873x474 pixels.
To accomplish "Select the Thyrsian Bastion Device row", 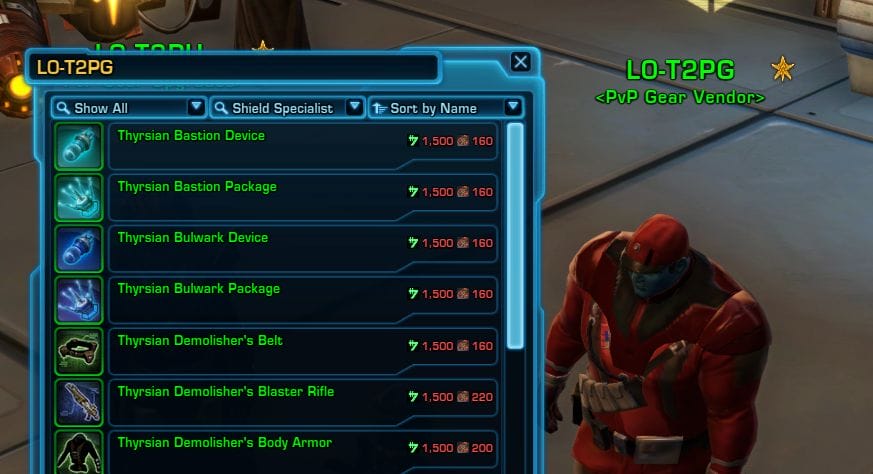I will point(301,146).
